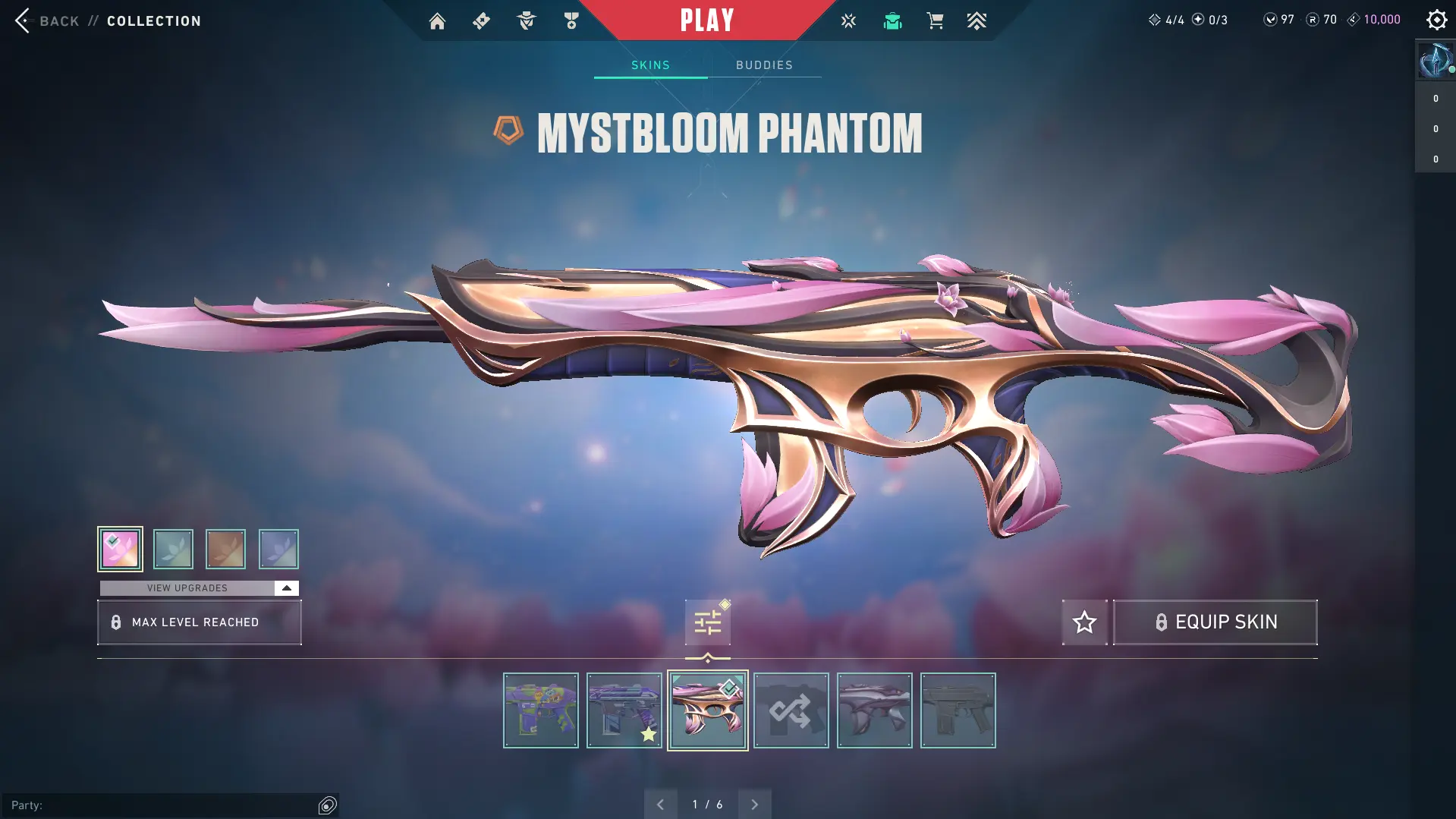Open Premier mode
The height and width of the screenshot is (819, 1456).
point(977,20)
